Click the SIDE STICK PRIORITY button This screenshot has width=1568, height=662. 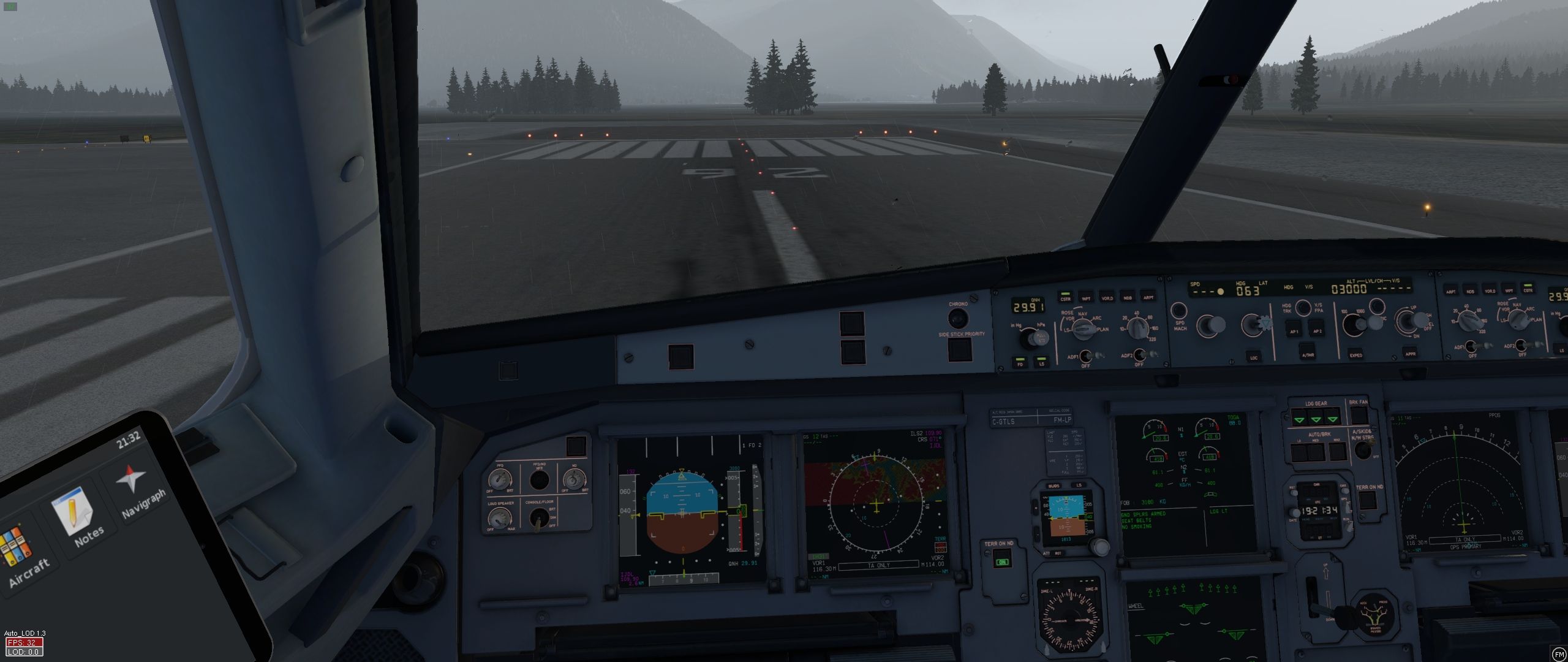click(960, 349)
